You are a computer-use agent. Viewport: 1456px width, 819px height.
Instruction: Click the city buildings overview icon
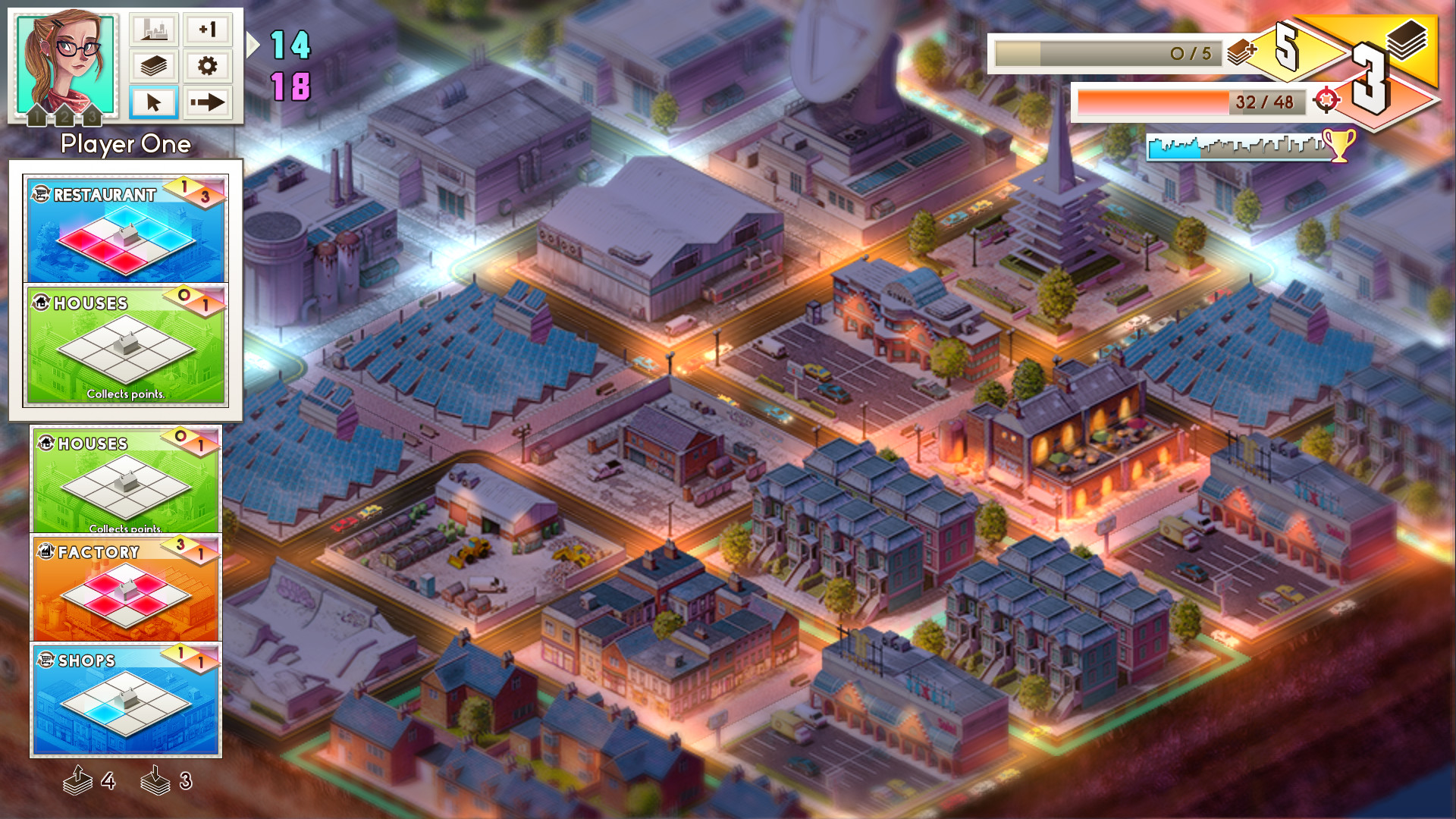[153, 30]
